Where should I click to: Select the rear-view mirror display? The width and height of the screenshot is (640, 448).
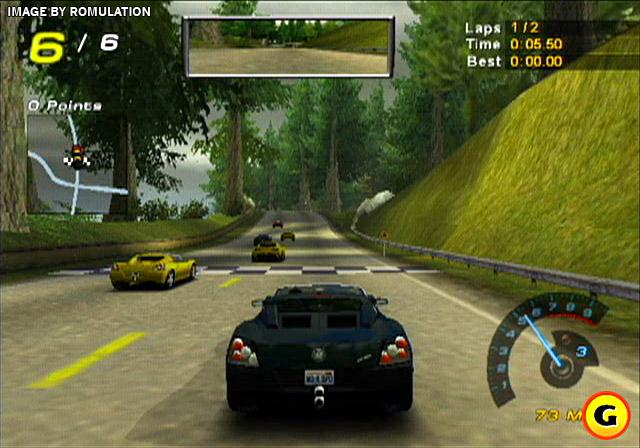(x=287, y=47)
